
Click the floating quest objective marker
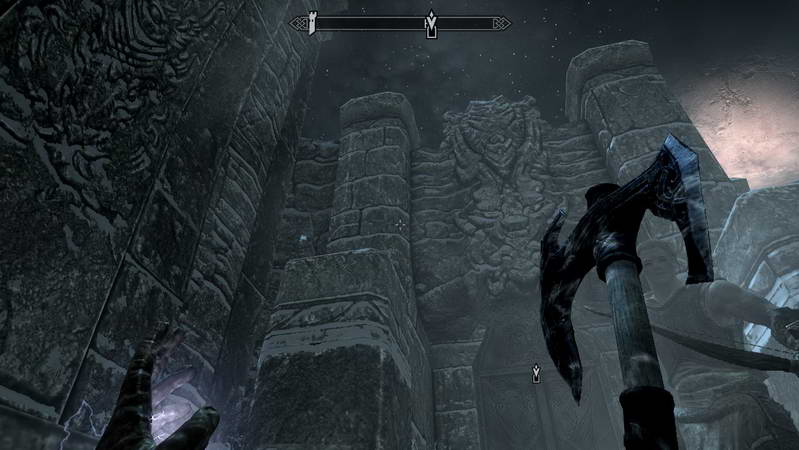click(538, 374)
